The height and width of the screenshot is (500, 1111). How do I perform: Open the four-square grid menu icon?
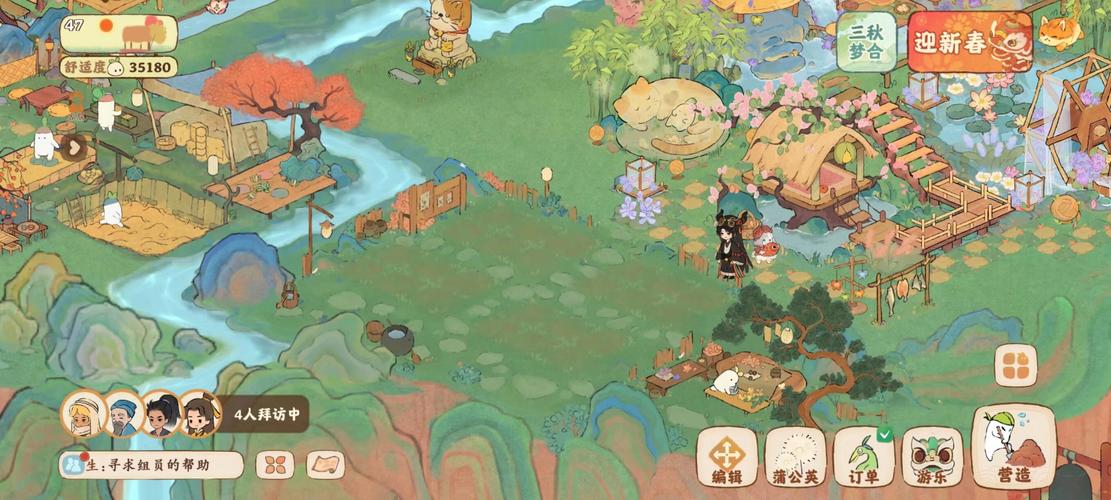[1015, 367]
